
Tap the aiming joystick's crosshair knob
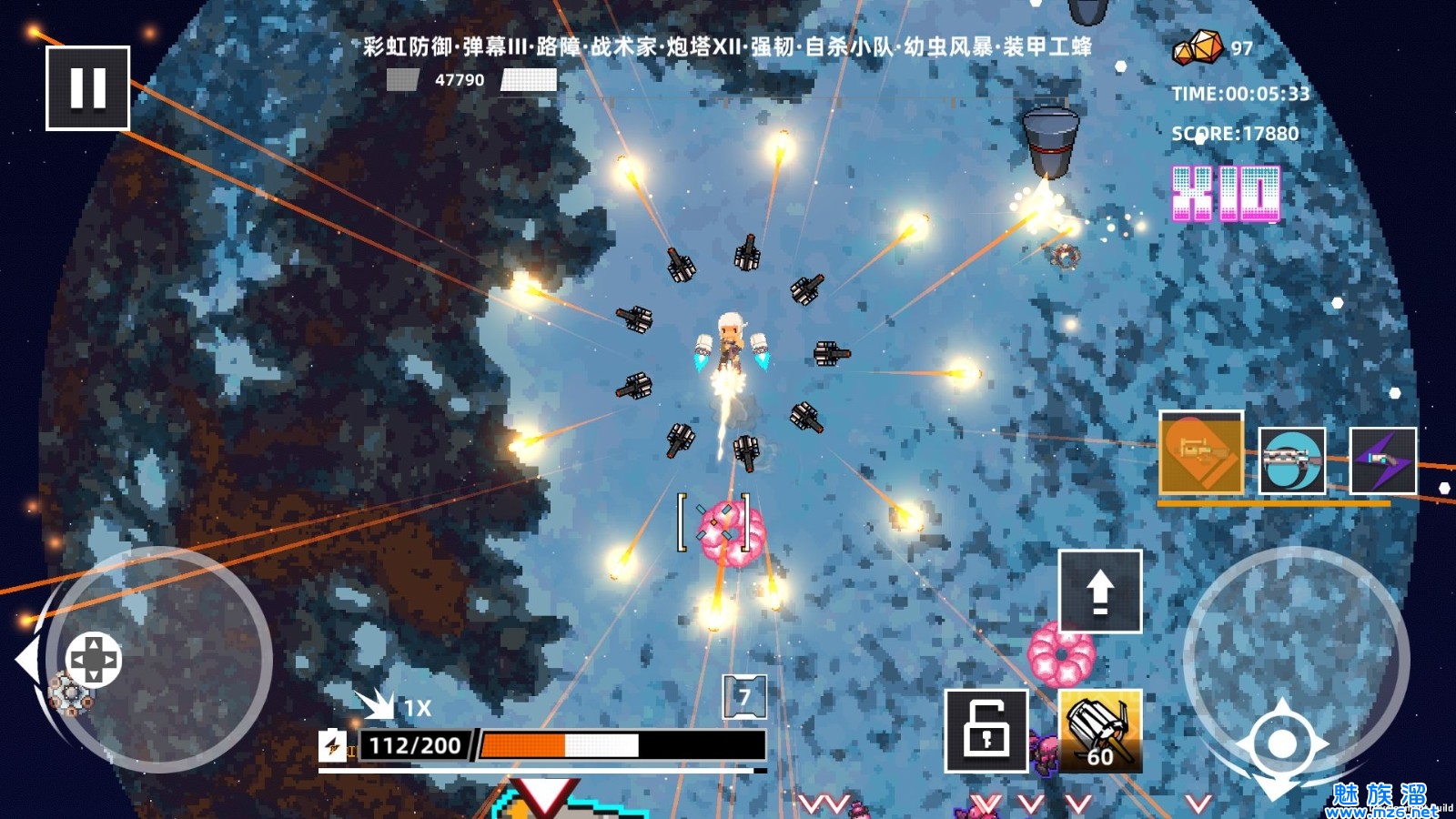1281,743
